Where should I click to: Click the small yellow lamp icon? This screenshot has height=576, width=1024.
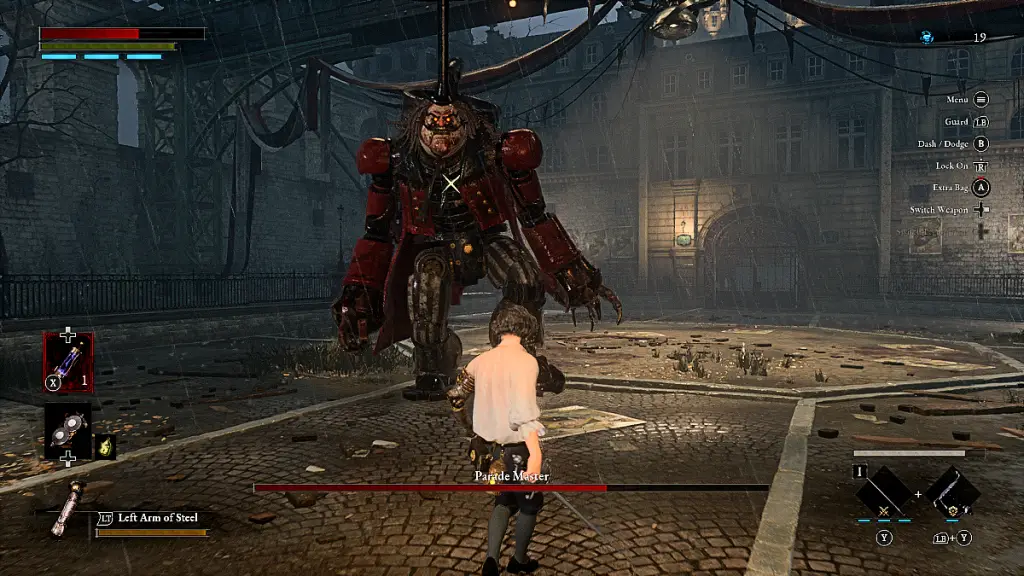pos(105,447)
